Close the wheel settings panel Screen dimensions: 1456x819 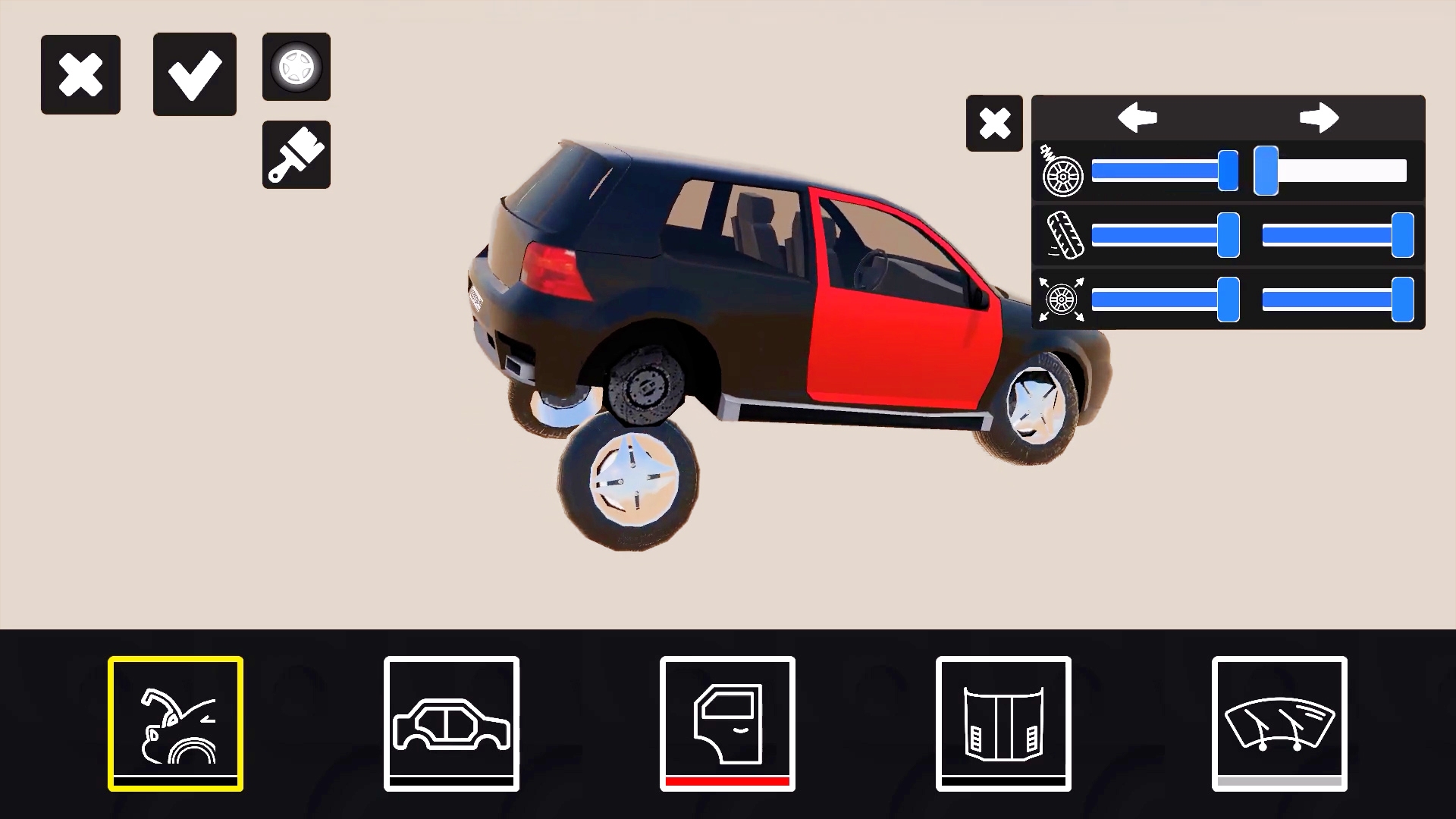994,123
